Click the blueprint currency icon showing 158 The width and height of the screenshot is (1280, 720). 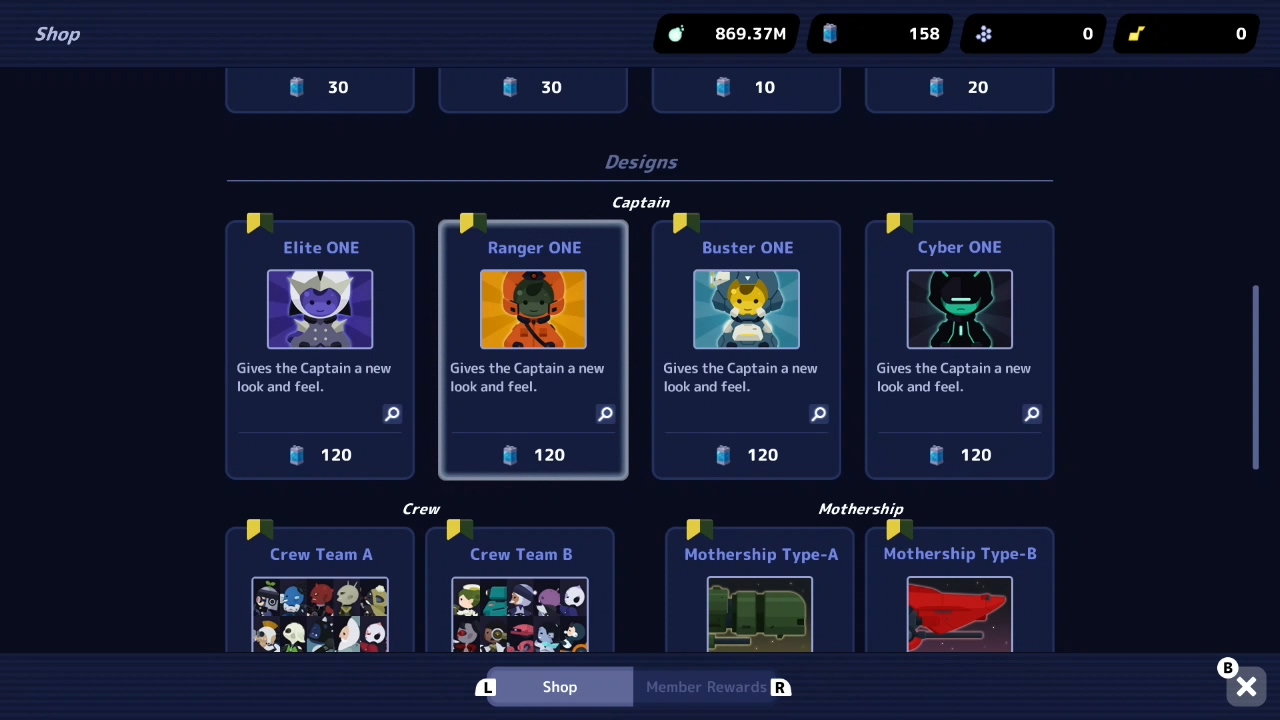click(x=830, y=33)
